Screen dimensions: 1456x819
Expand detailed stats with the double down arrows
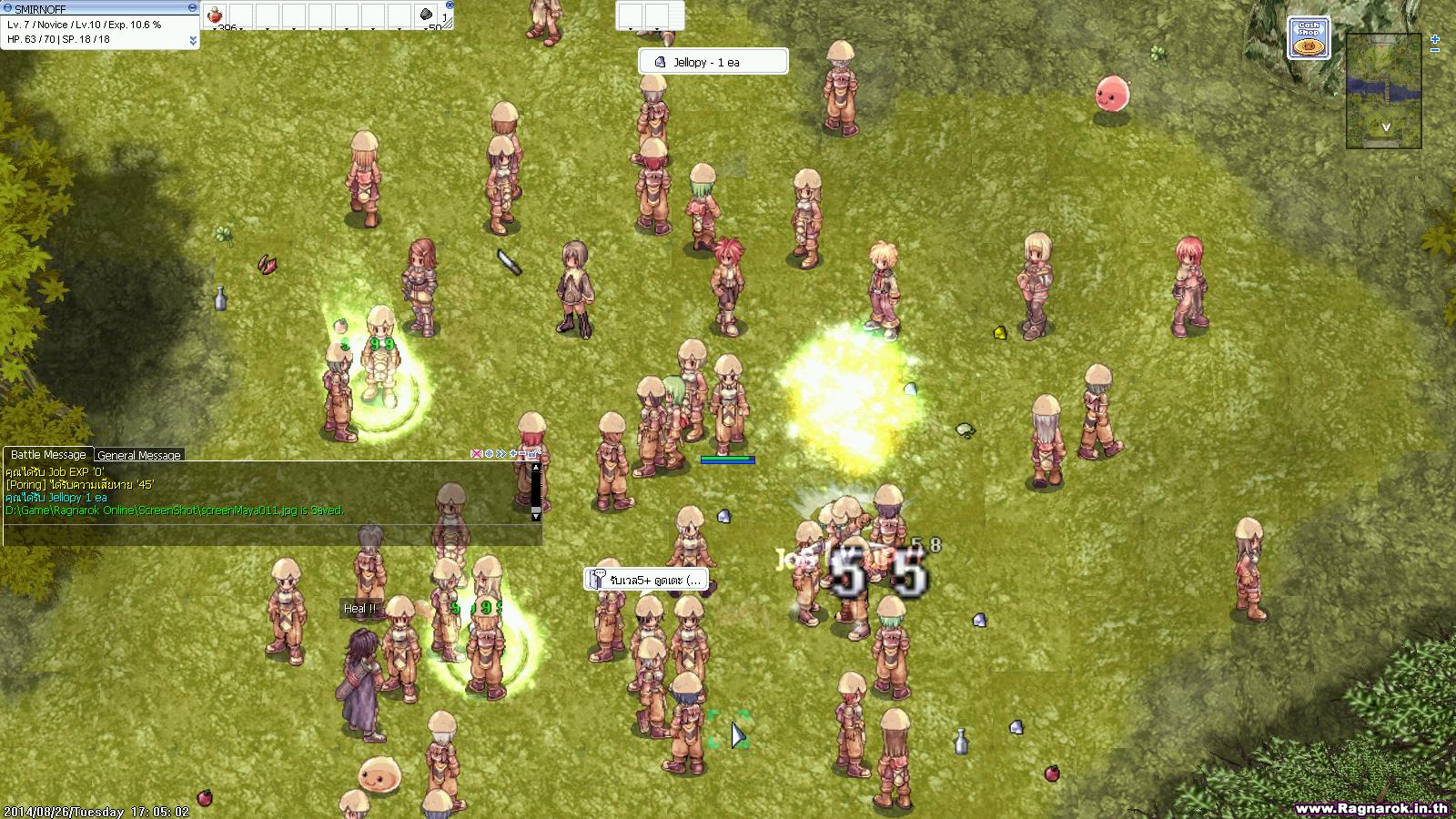pyautogui.click(x=194, y=38)
